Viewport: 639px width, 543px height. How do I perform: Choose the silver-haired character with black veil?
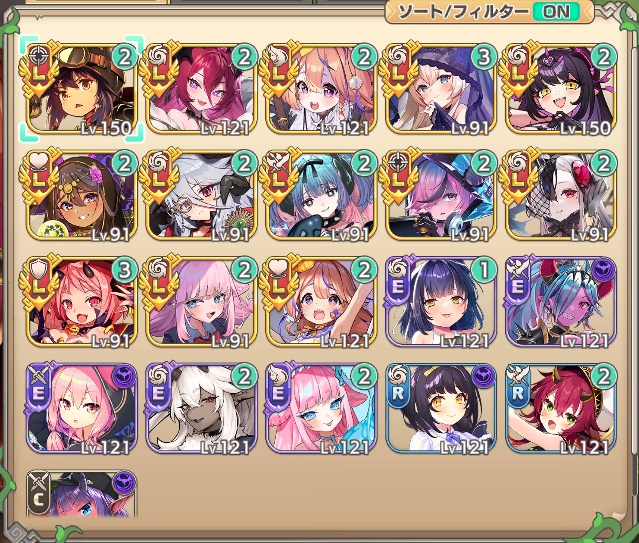[x=560, y=195]
